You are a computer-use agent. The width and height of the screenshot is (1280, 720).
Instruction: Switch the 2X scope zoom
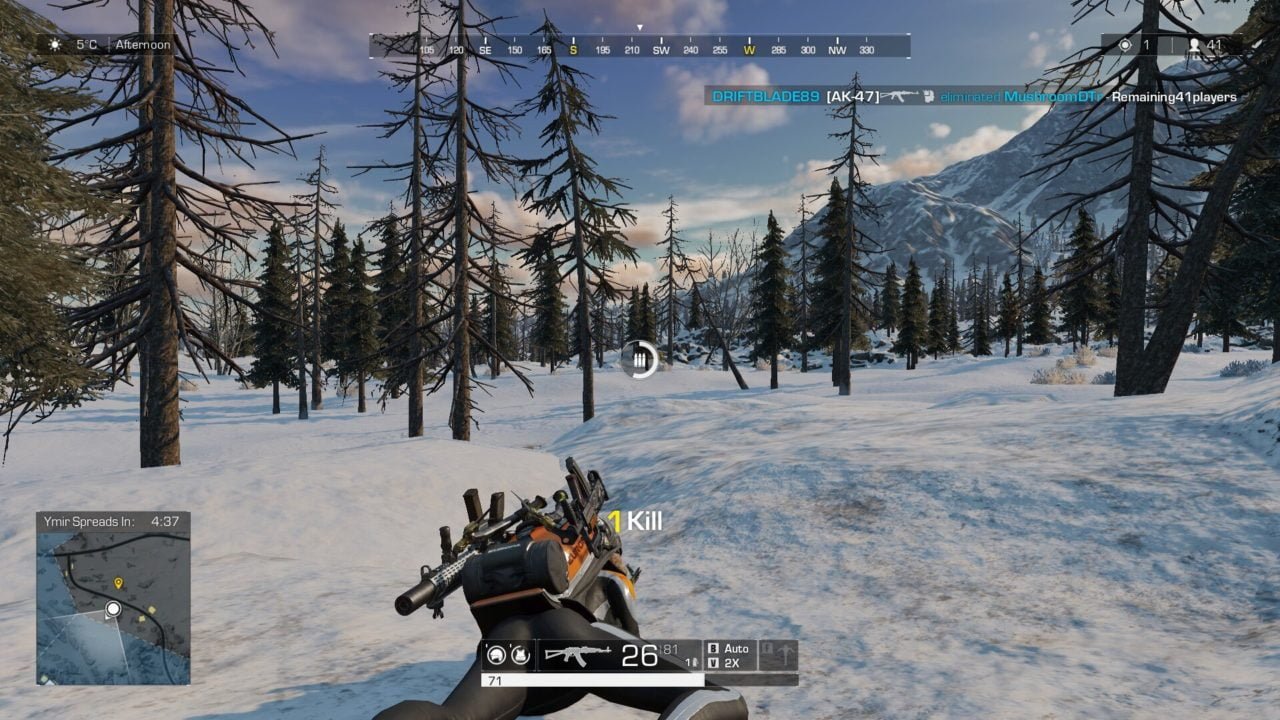(x=729, y=663)
